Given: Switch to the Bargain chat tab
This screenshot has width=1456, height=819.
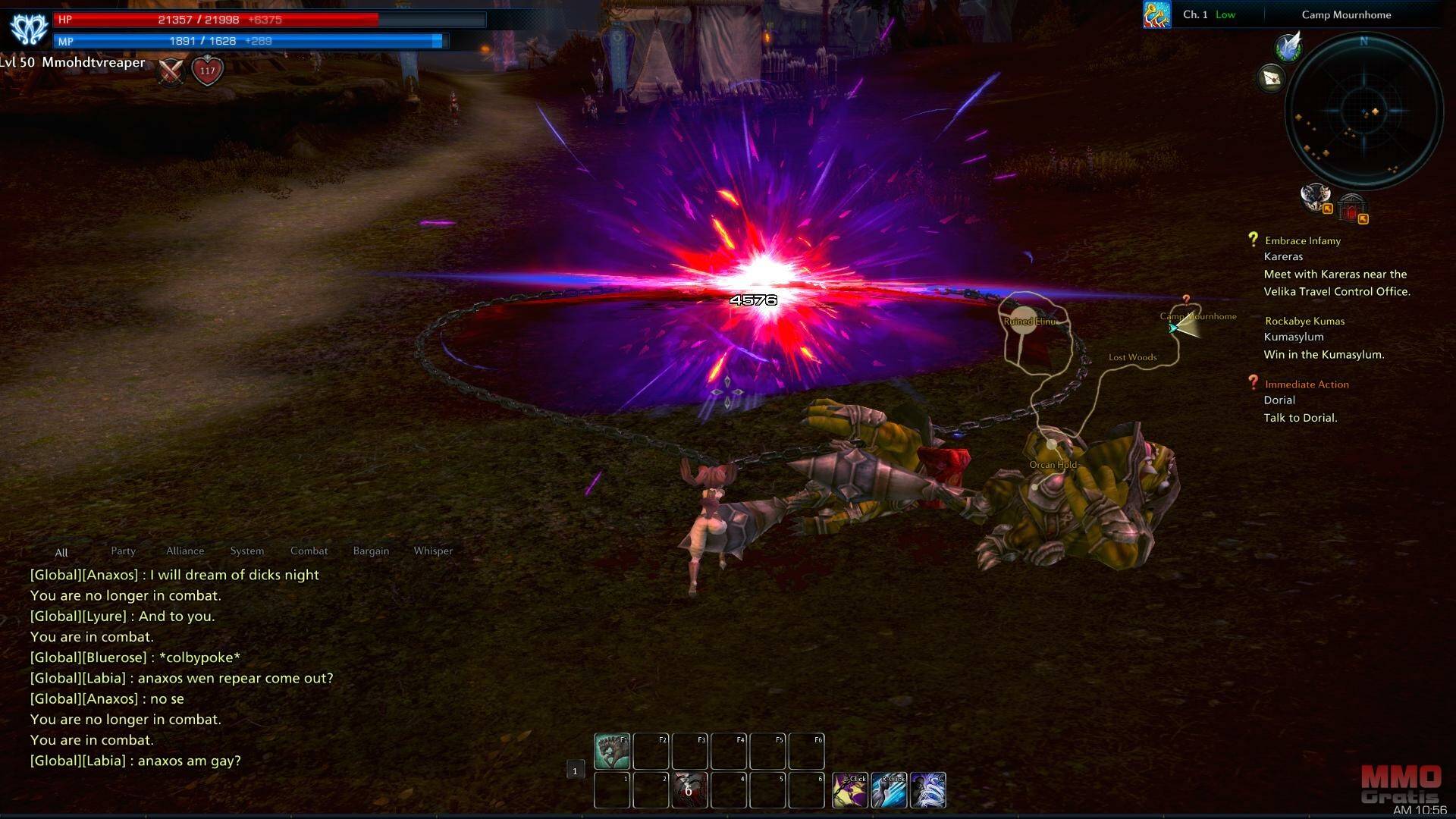Looking at the screenshot, I should pos(371,551).
